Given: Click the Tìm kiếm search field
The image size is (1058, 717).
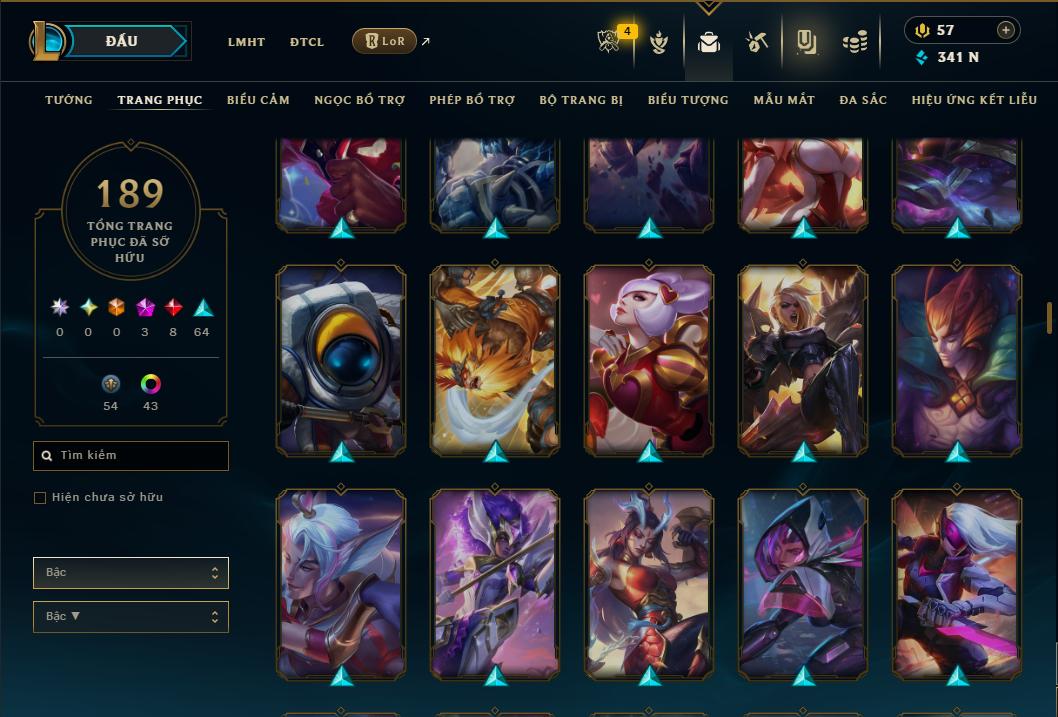Looking at the screenshot, I should point(131,456).
